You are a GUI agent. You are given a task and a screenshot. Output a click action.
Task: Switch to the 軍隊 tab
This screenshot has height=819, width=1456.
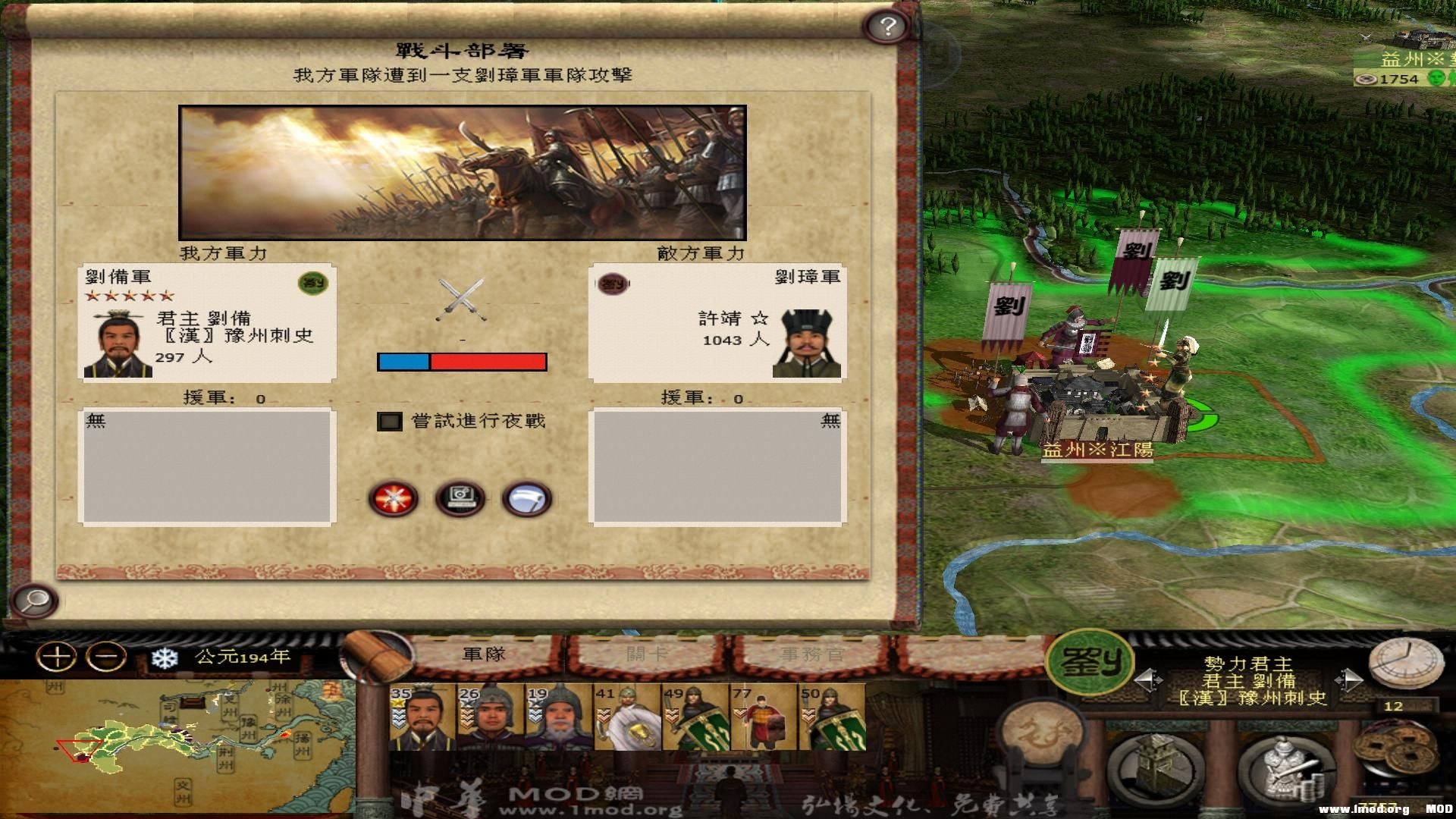(483, 652)
